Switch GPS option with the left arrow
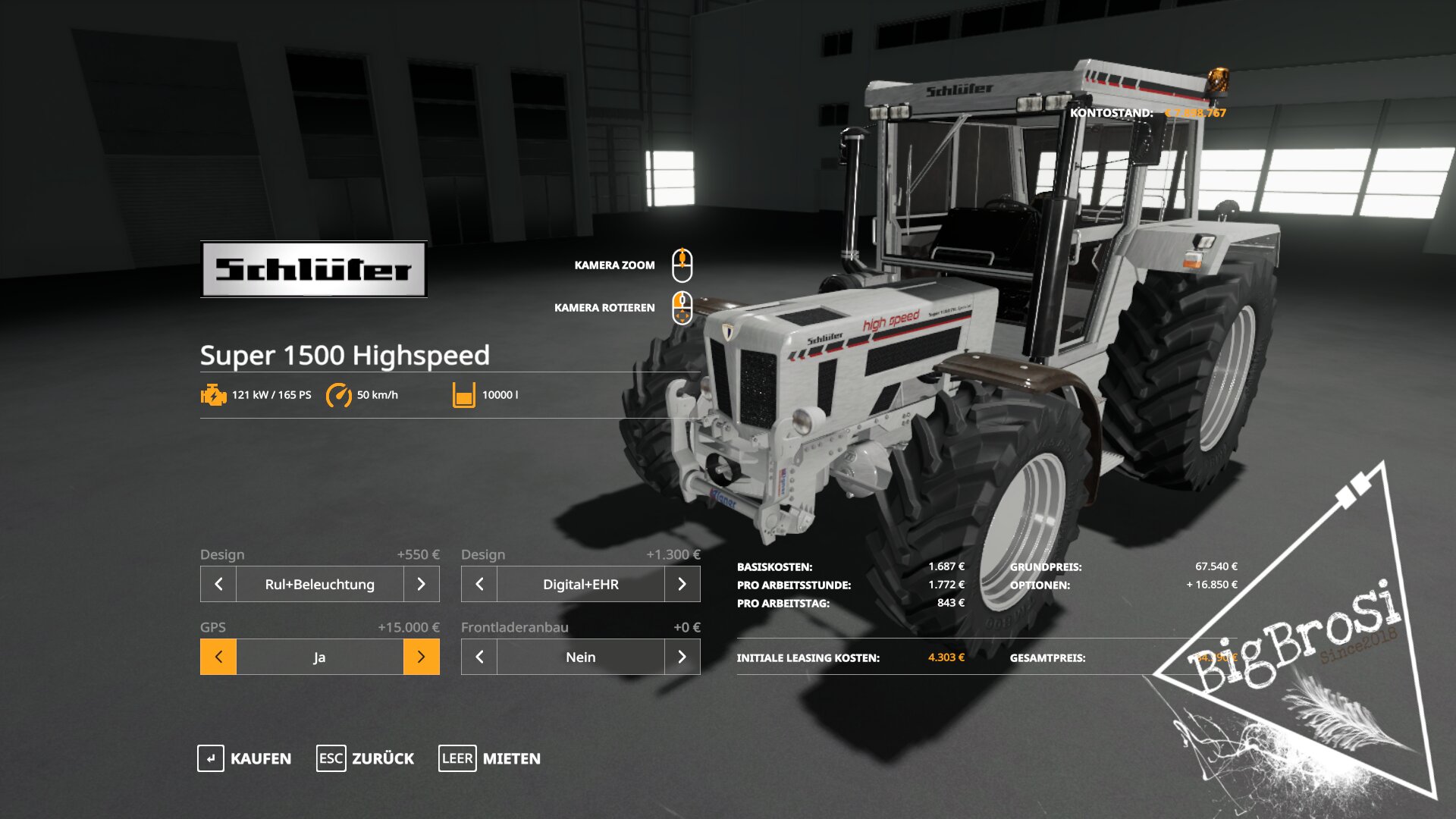This screenshot has width=1456, height=819. click(218, 657)
